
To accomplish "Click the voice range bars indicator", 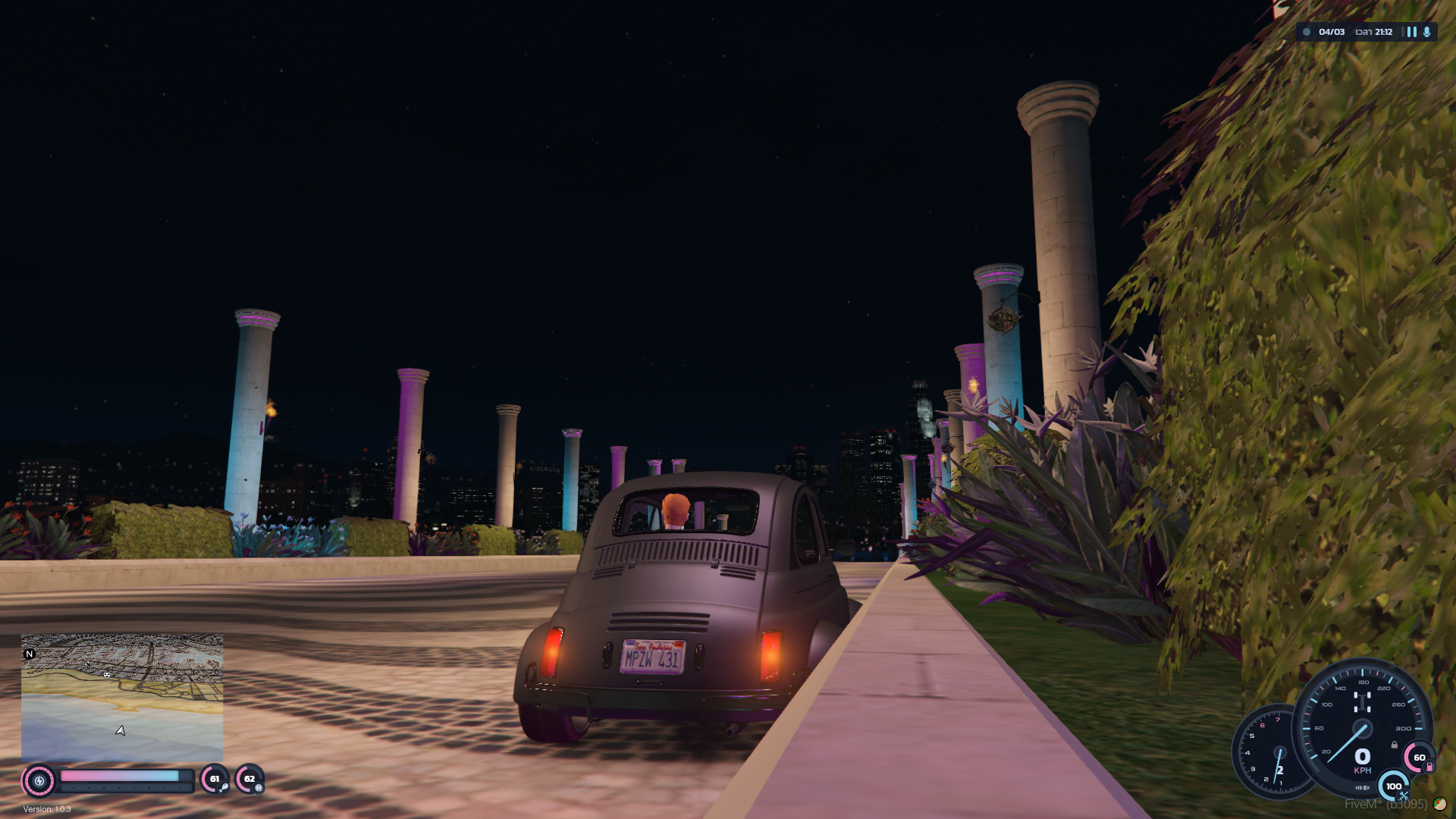I will click(1411, 32).
